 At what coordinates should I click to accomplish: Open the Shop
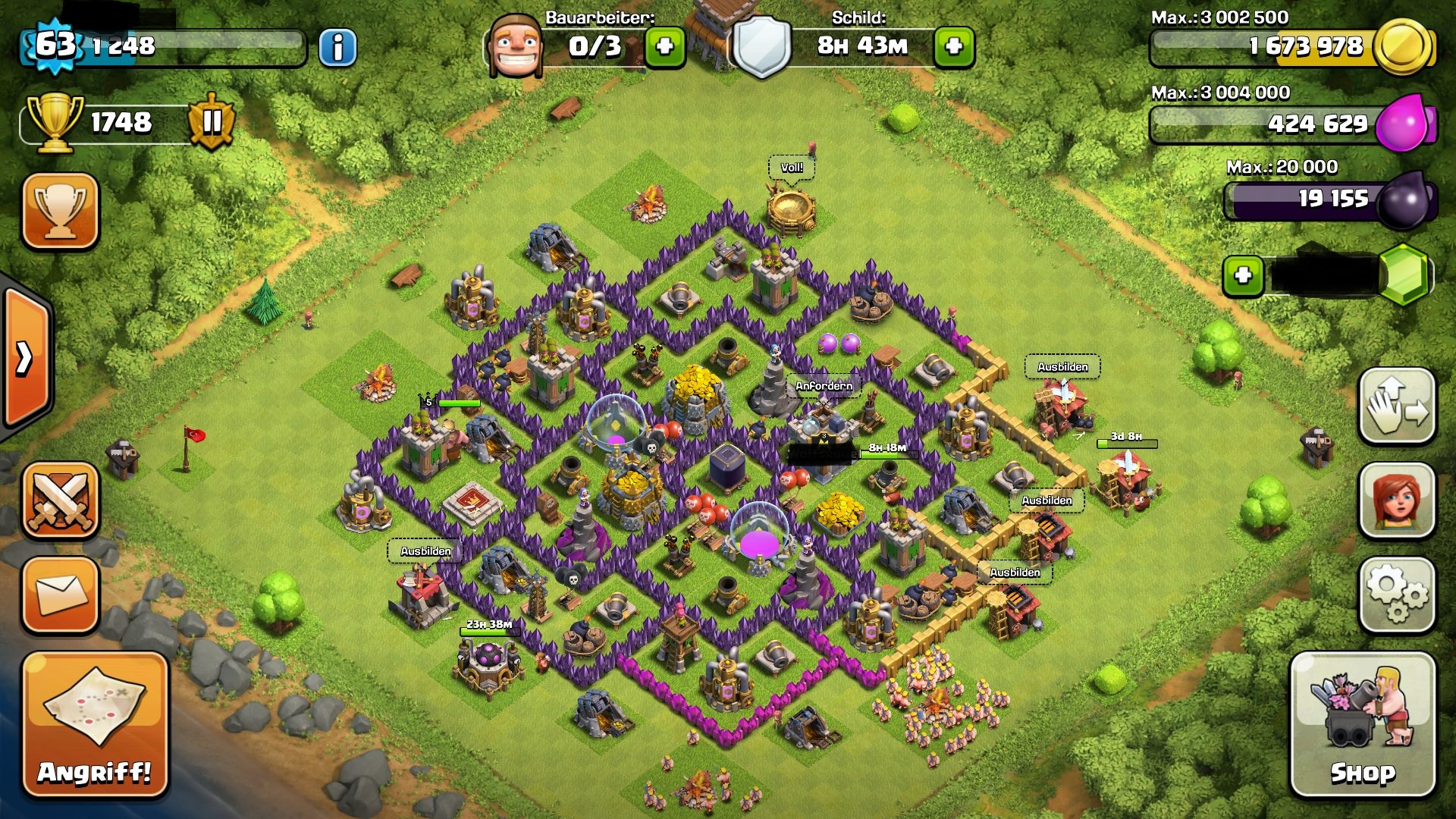[x=1363, y=726]
